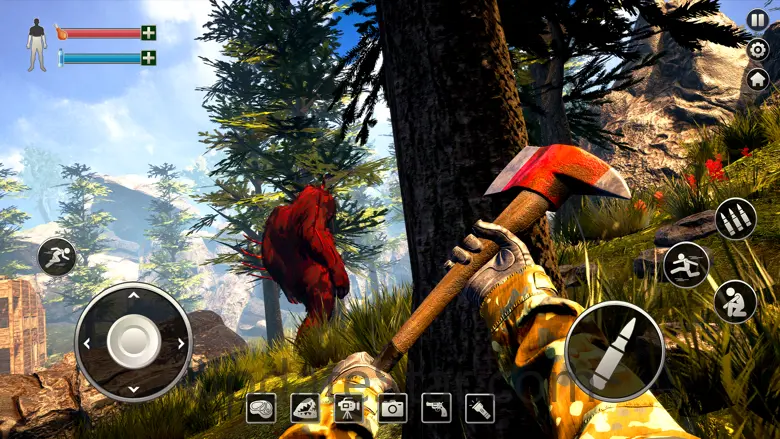Image resolution: width=780 pixels, height=439 pixels.
Task: Open the player body status figure
Action: (x=37, y=45)
